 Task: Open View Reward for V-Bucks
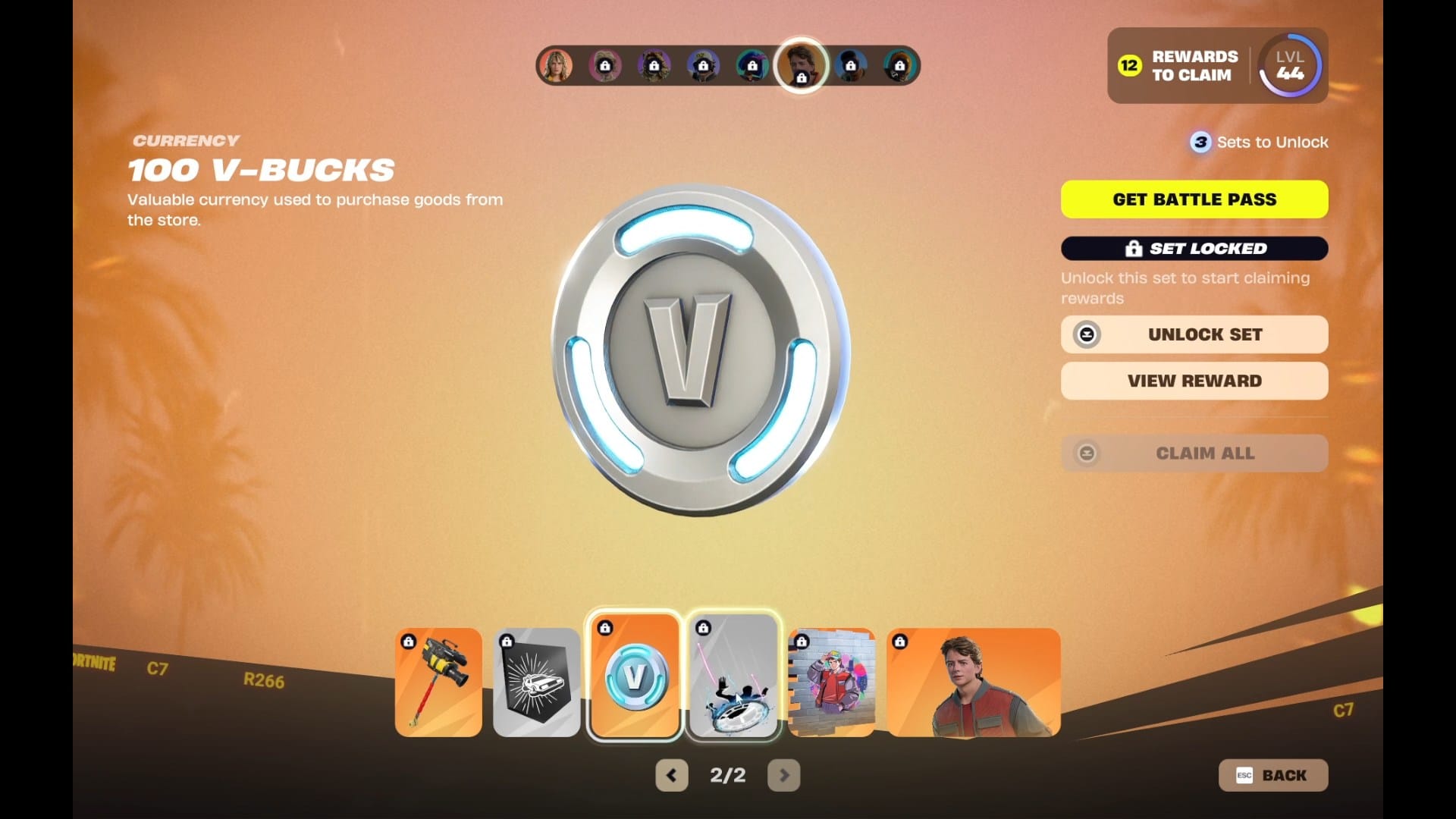click(1194, 381)
